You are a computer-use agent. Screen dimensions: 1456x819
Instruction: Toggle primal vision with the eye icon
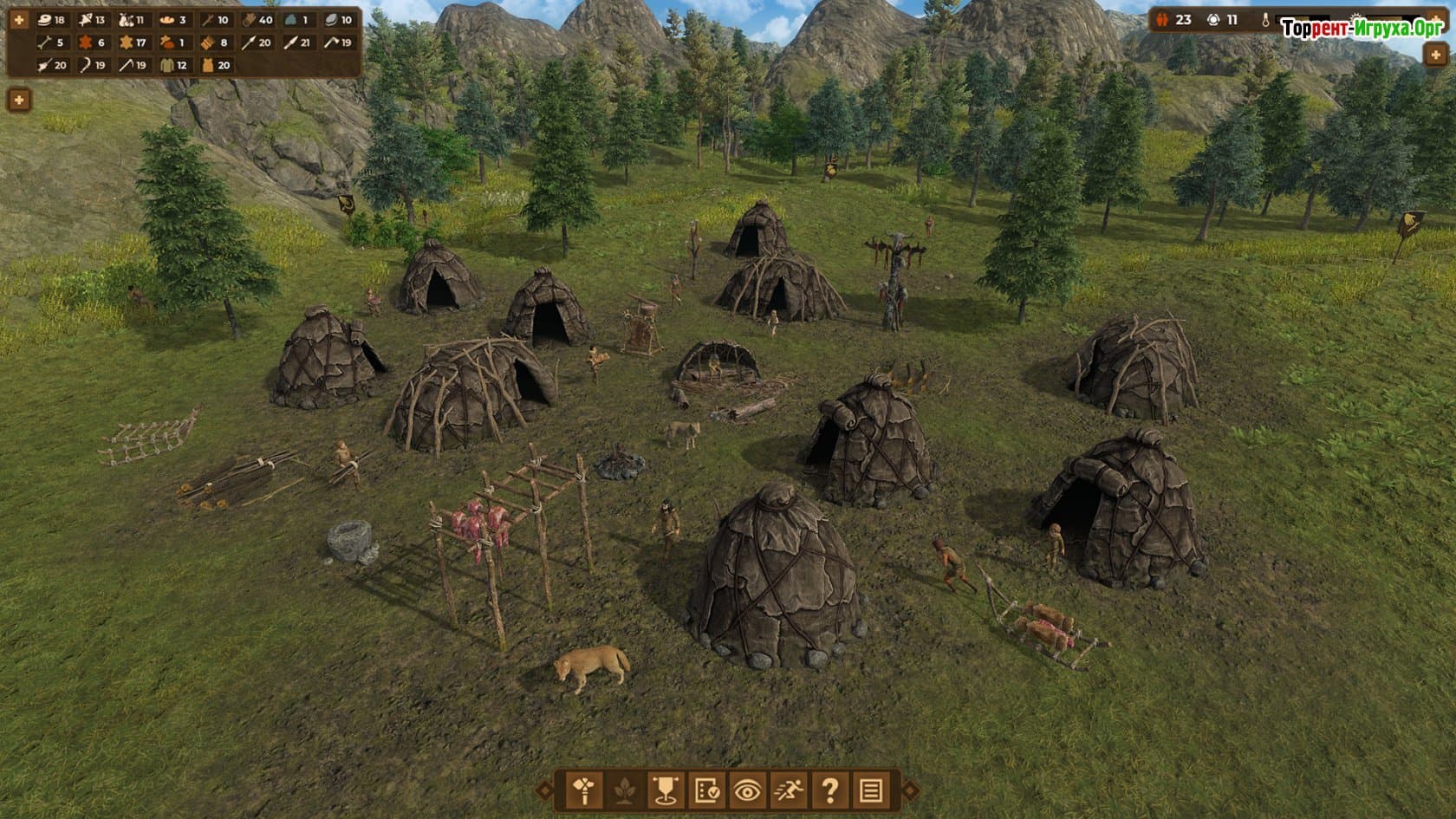(x=746, y=790)
